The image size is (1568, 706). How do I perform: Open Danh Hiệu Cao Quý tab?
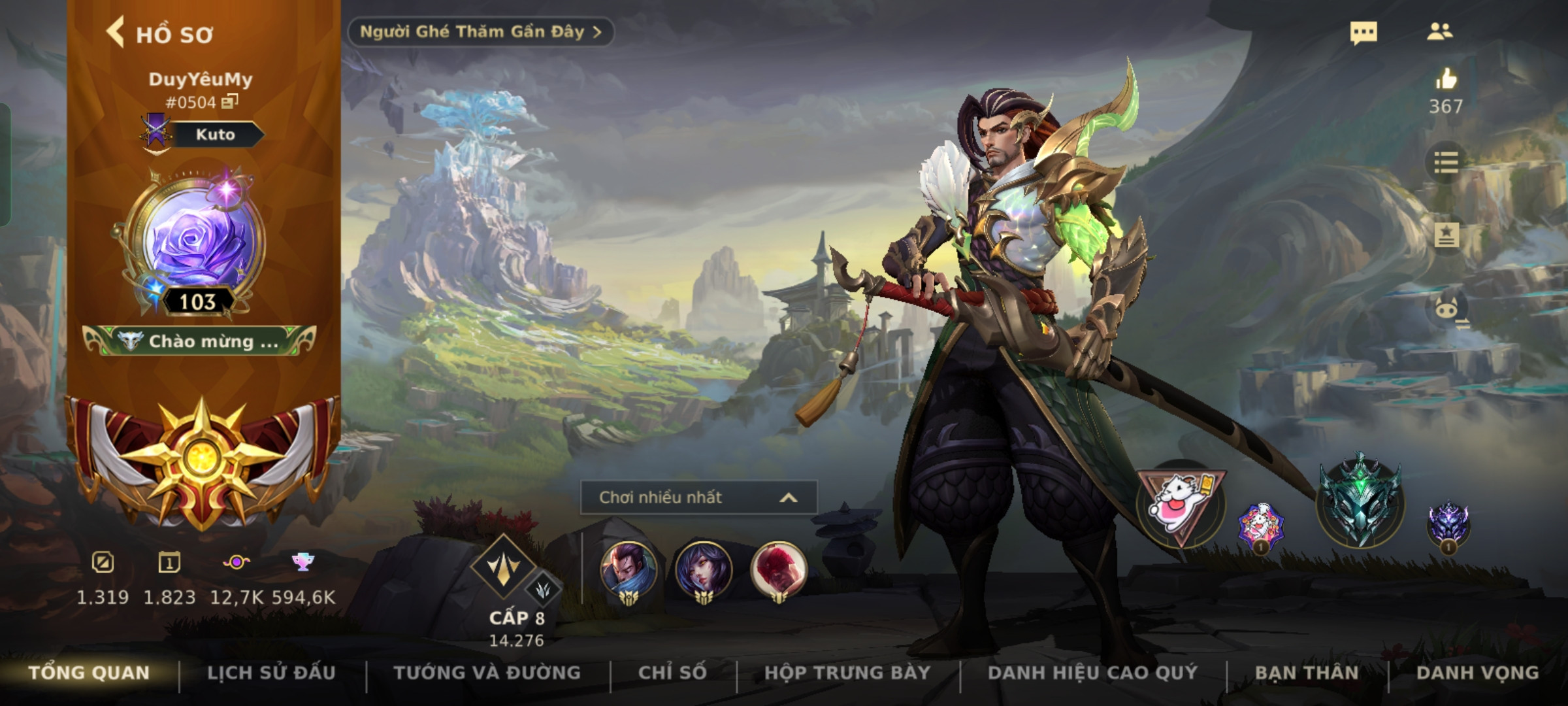[1092, 673]
